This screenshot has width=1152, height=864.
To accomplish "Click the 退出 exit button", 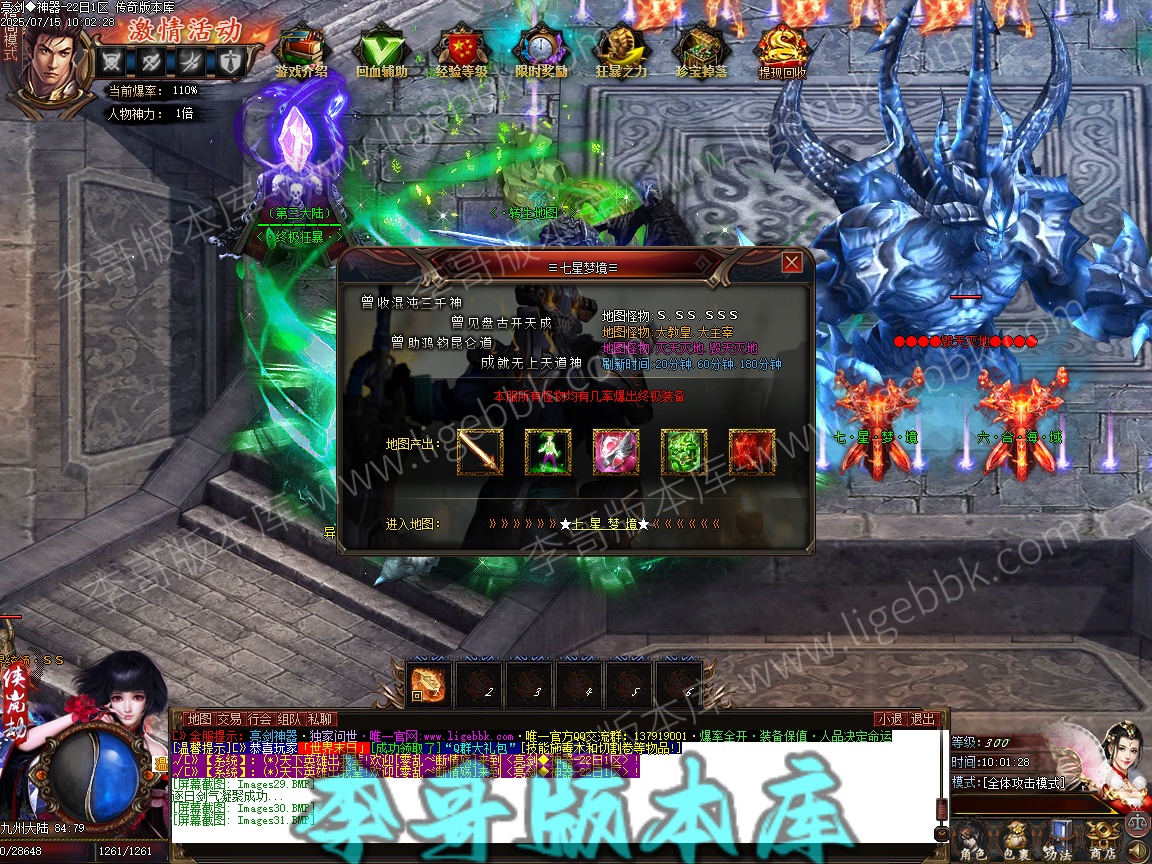I will [923, 719].
